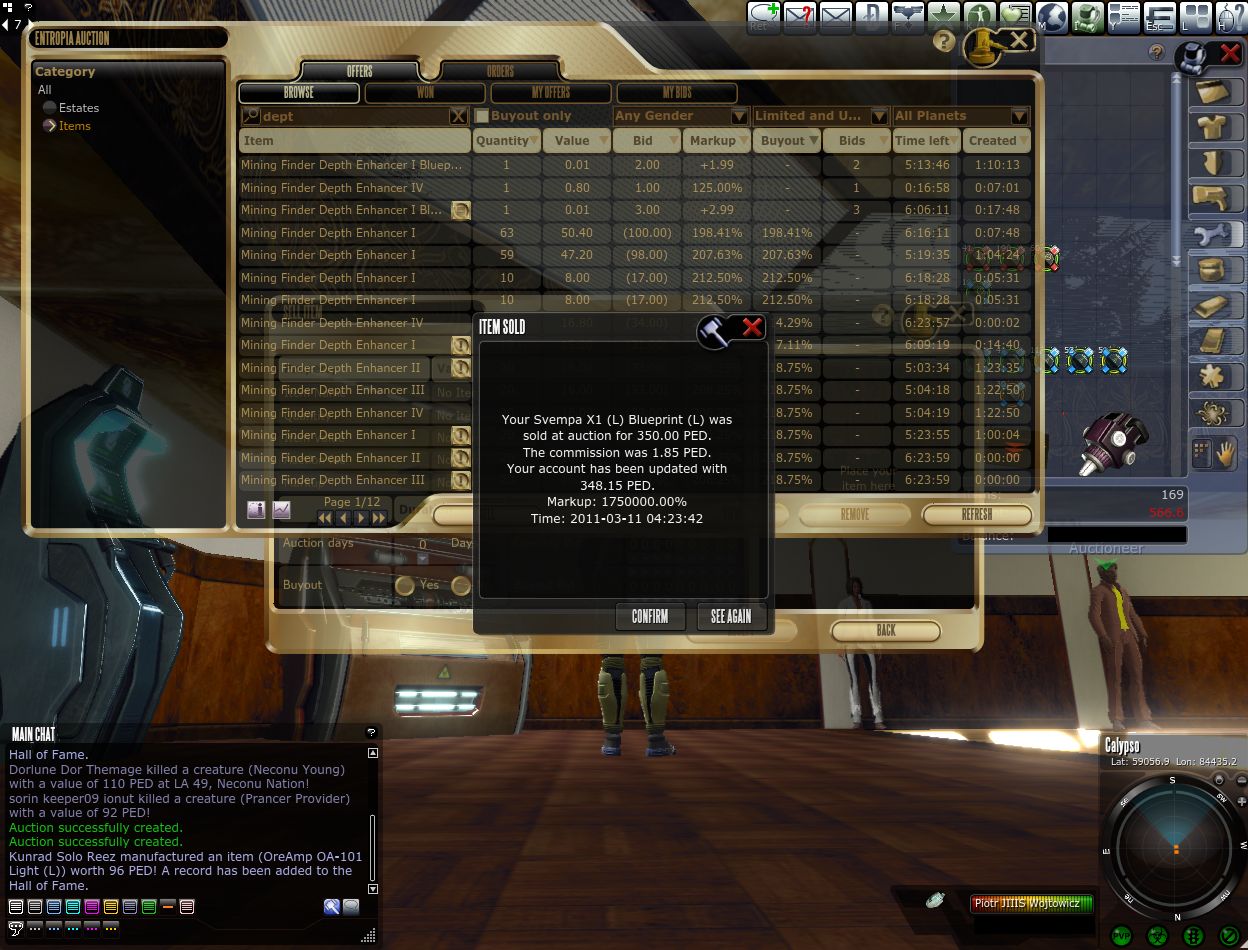Image resolution: width=1248 pixels, height=950 pixels.
Task: Refresh the auction listings
Action: click(x=977, y=515)
